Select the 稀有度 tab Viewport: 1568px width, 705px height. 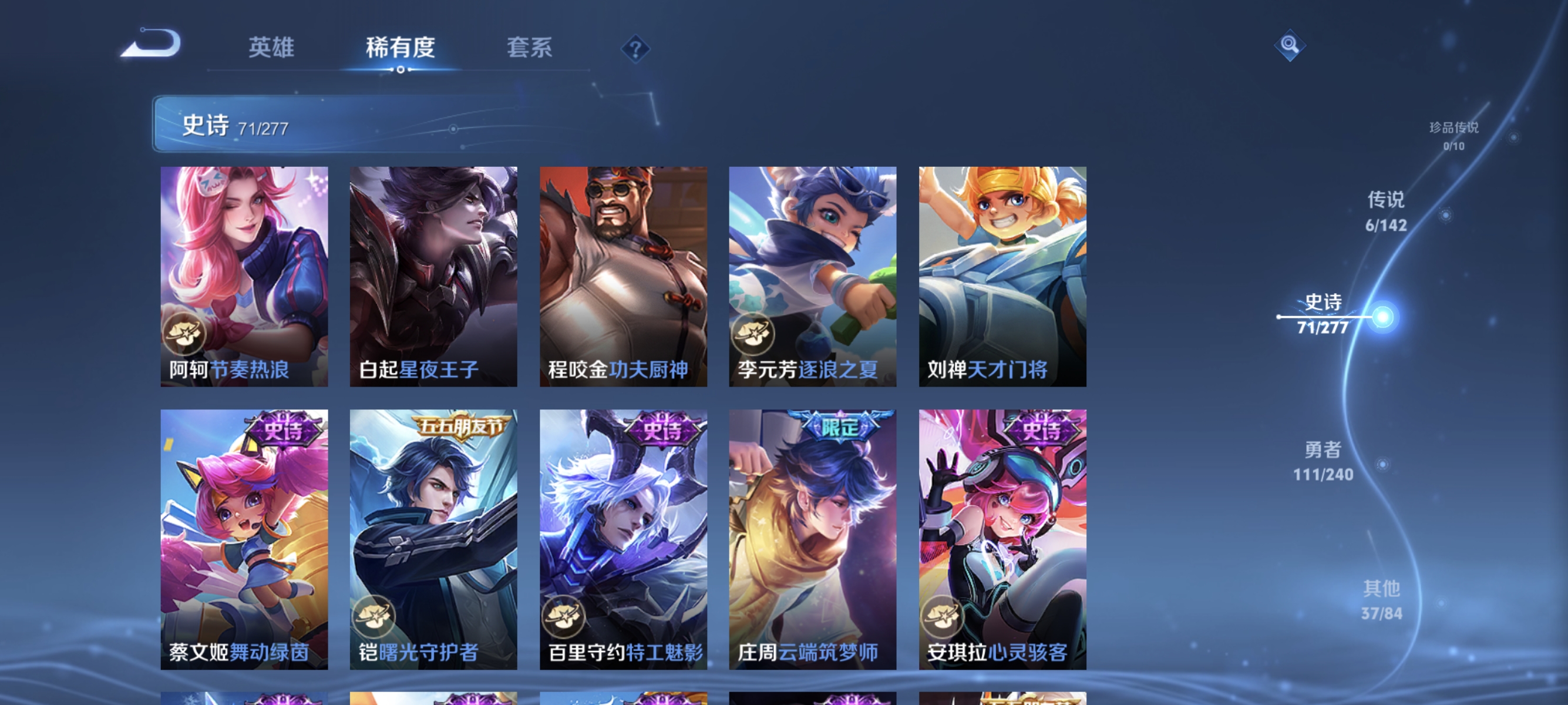(x=402, y=49)
